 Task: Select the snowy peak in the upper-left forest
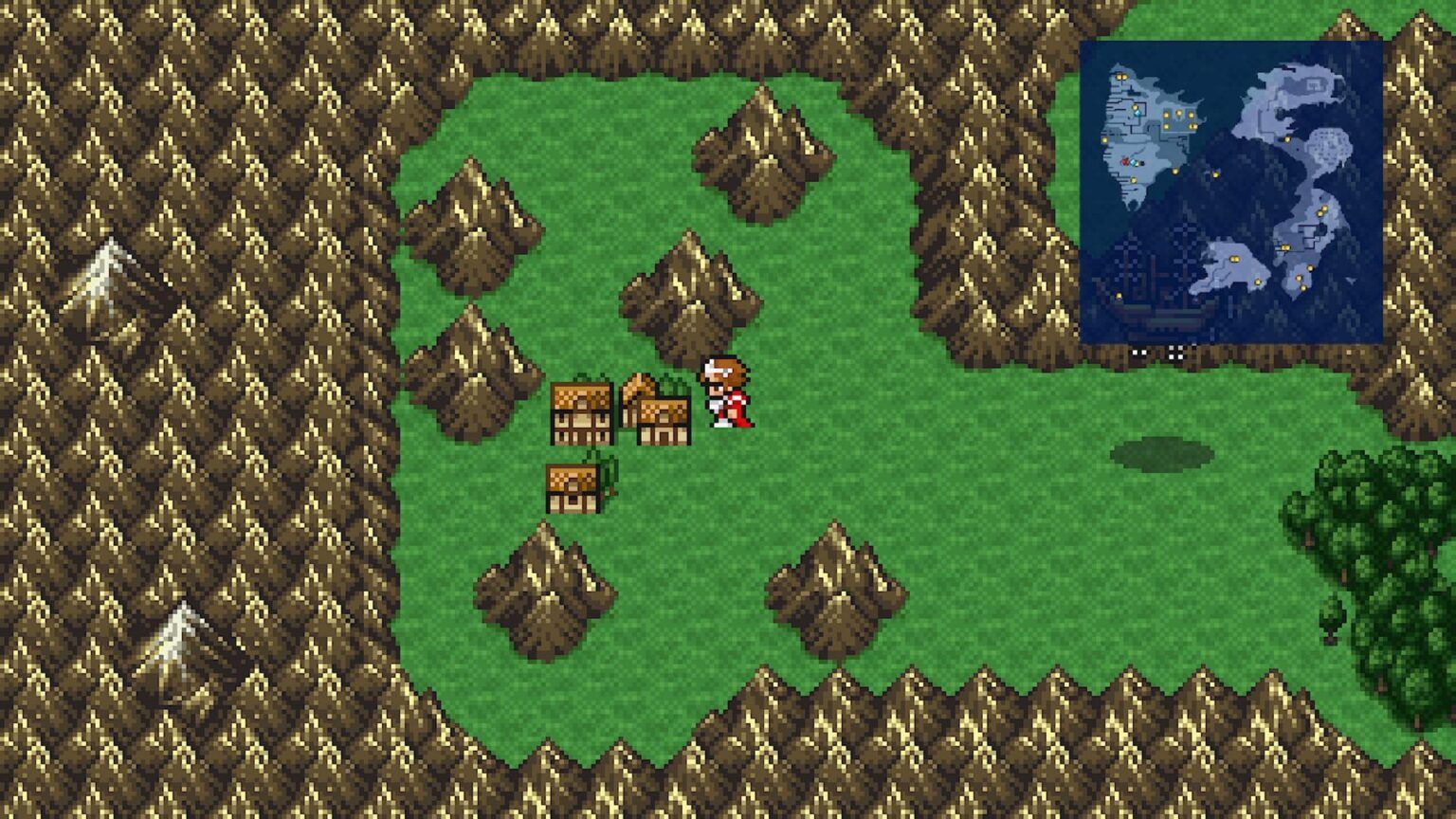pos(106,270)
